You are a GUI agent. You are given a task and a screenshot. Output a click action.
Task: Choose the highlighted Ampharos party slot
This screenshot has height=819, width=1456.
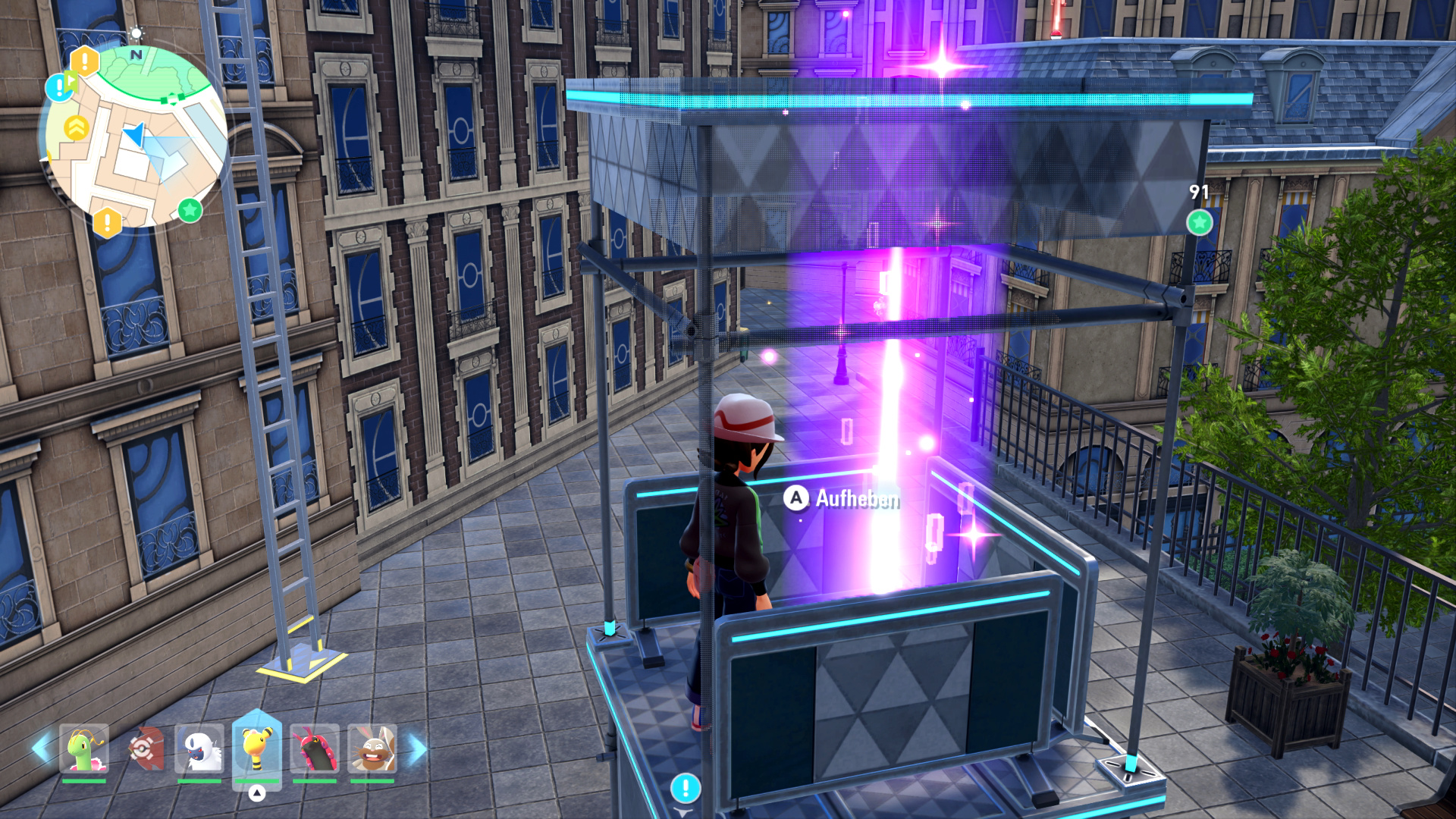tap(257, 748)
